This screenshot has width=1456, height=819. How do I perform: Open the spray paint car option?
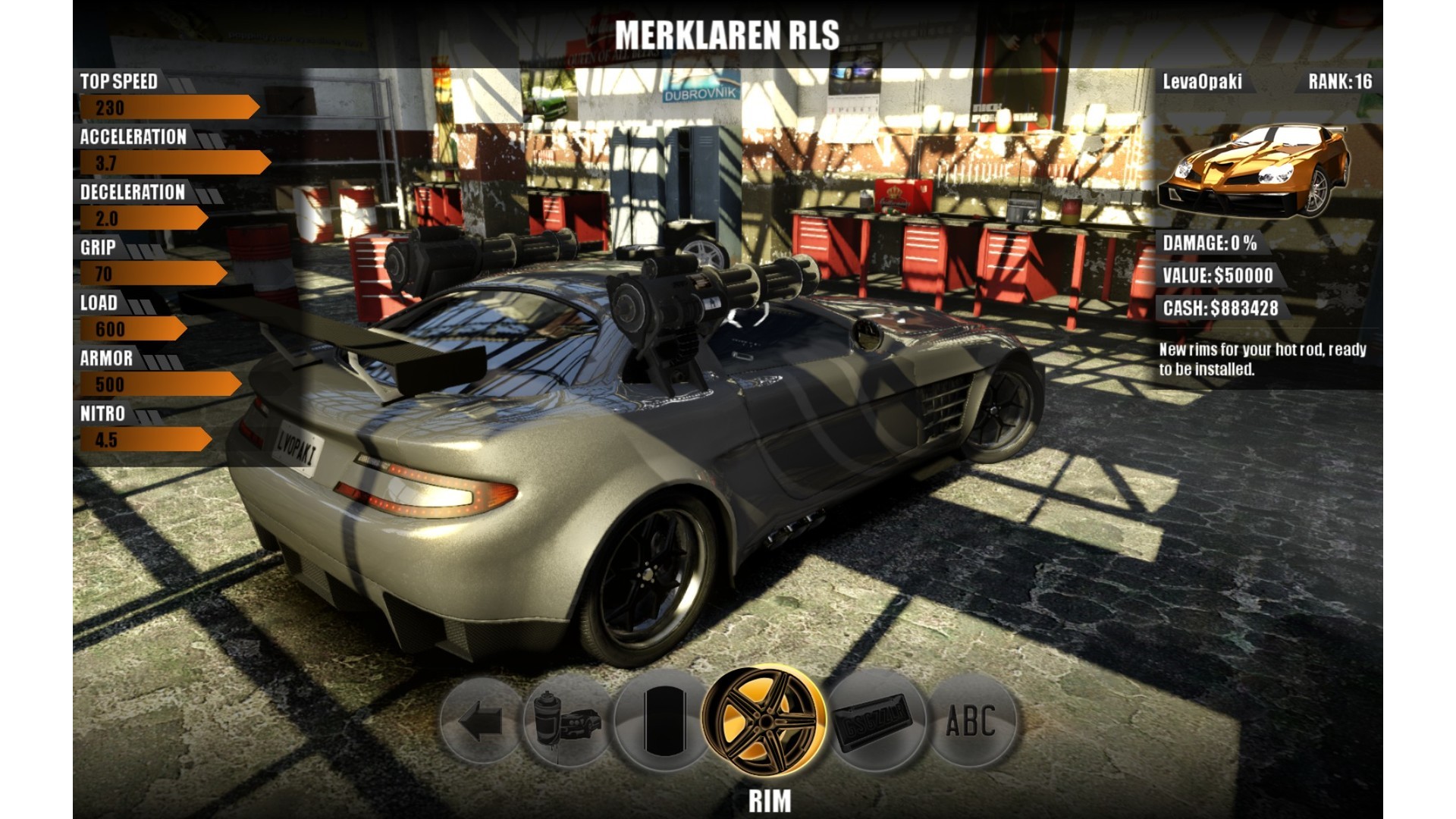[x=567, y=721]
